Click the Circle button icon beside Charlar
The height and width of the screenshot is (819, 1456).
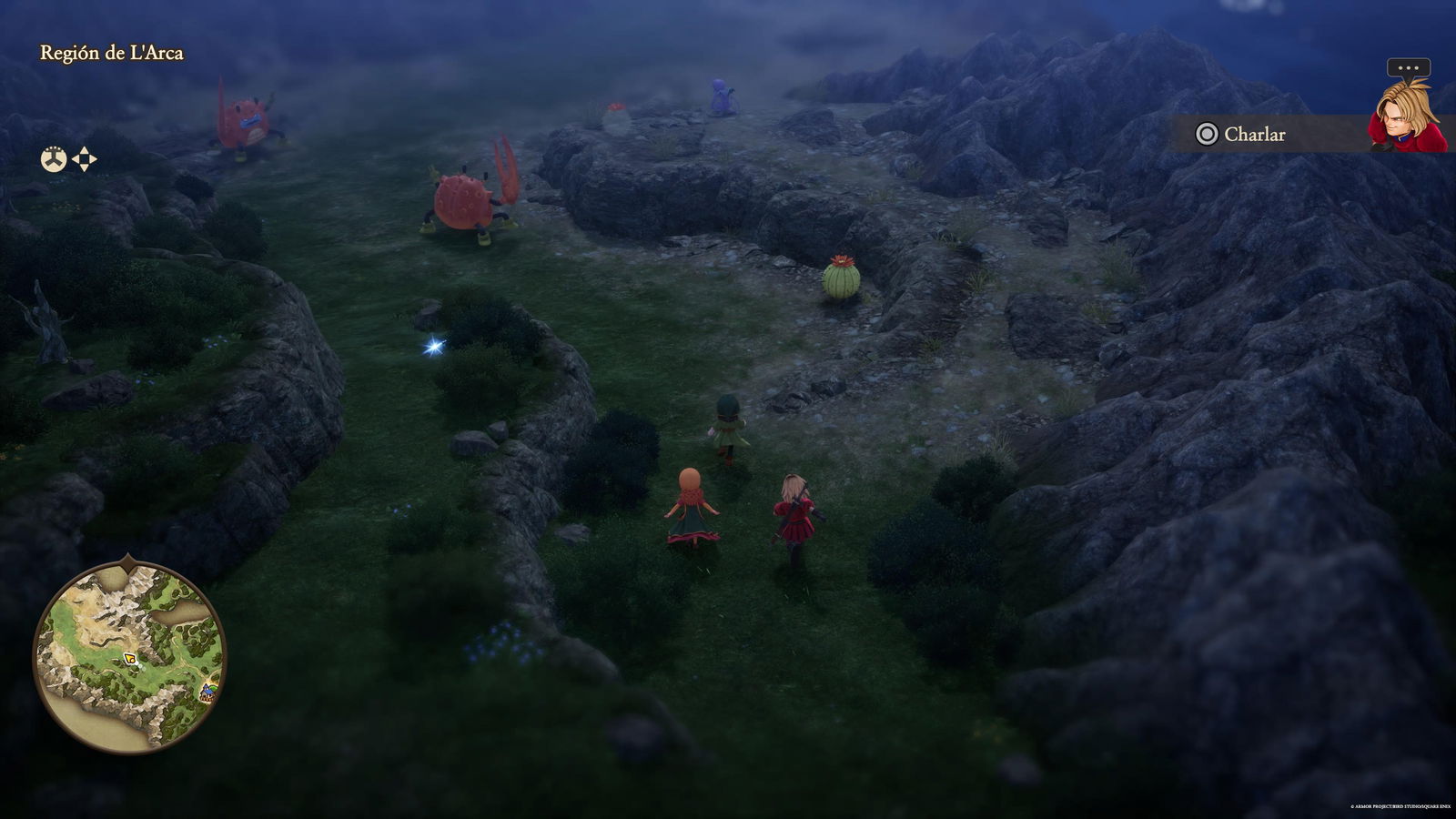[1206, 134]
